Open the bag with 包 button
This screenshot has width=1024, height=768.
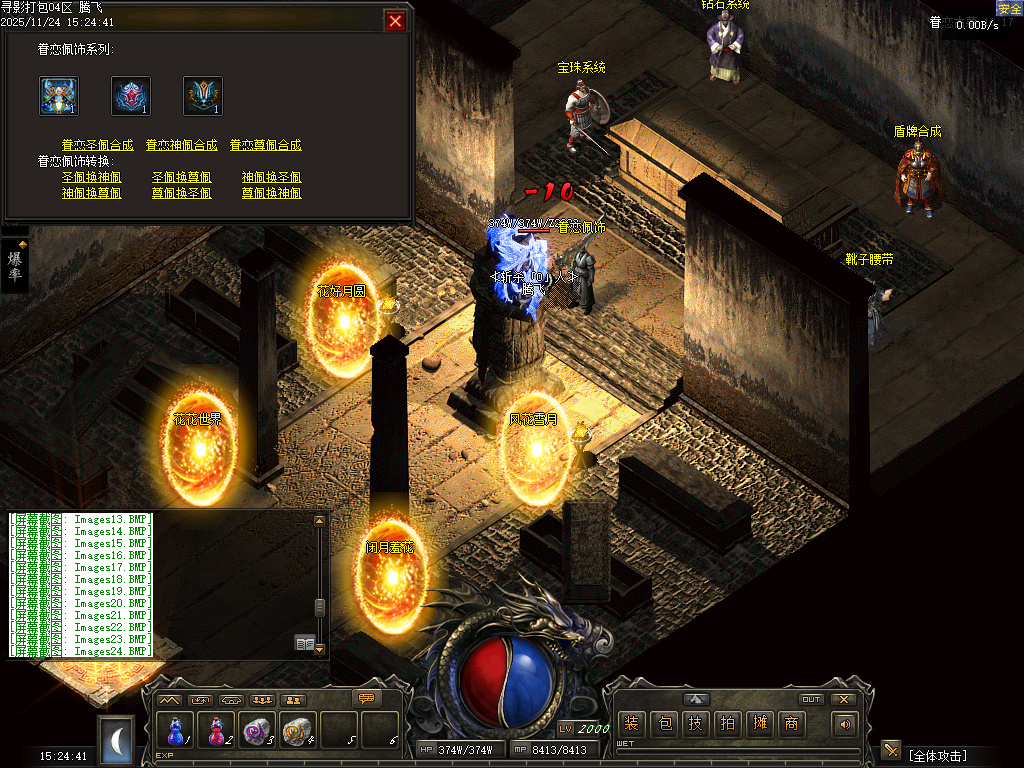pyautogui.click(x=663, y=724)
